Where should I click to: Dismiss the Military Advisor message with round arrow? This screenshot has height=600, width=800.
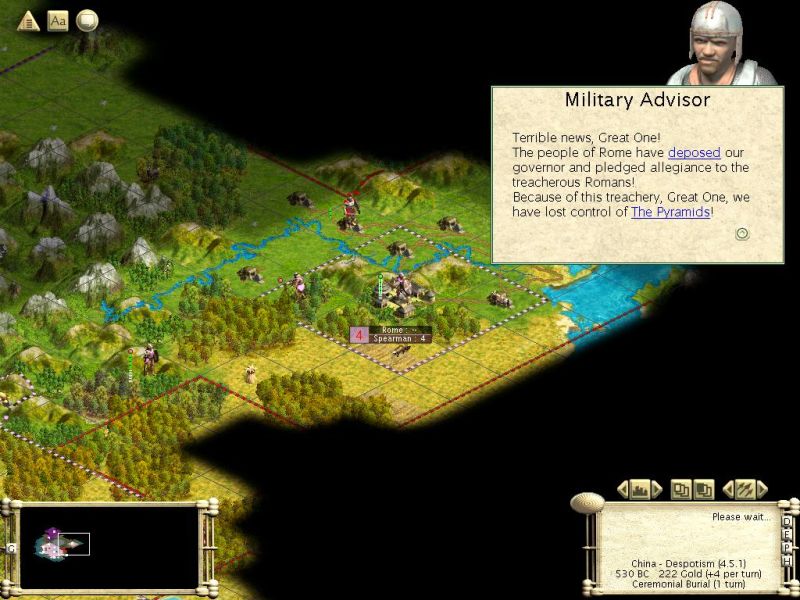pos(742,234)
